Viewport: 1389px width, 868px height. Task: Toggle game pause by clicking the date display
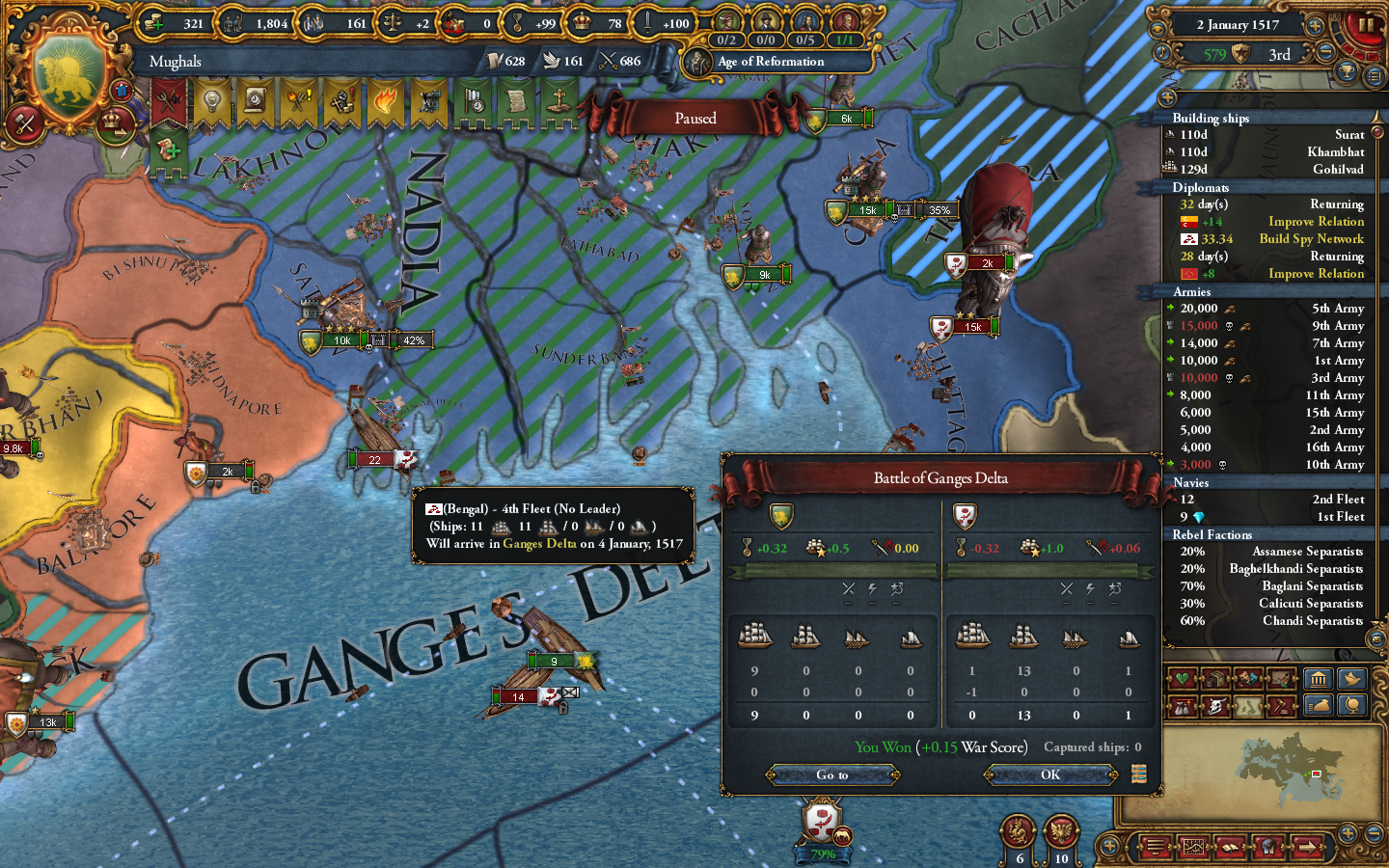pyautogui.click(x=1239, y=25)
